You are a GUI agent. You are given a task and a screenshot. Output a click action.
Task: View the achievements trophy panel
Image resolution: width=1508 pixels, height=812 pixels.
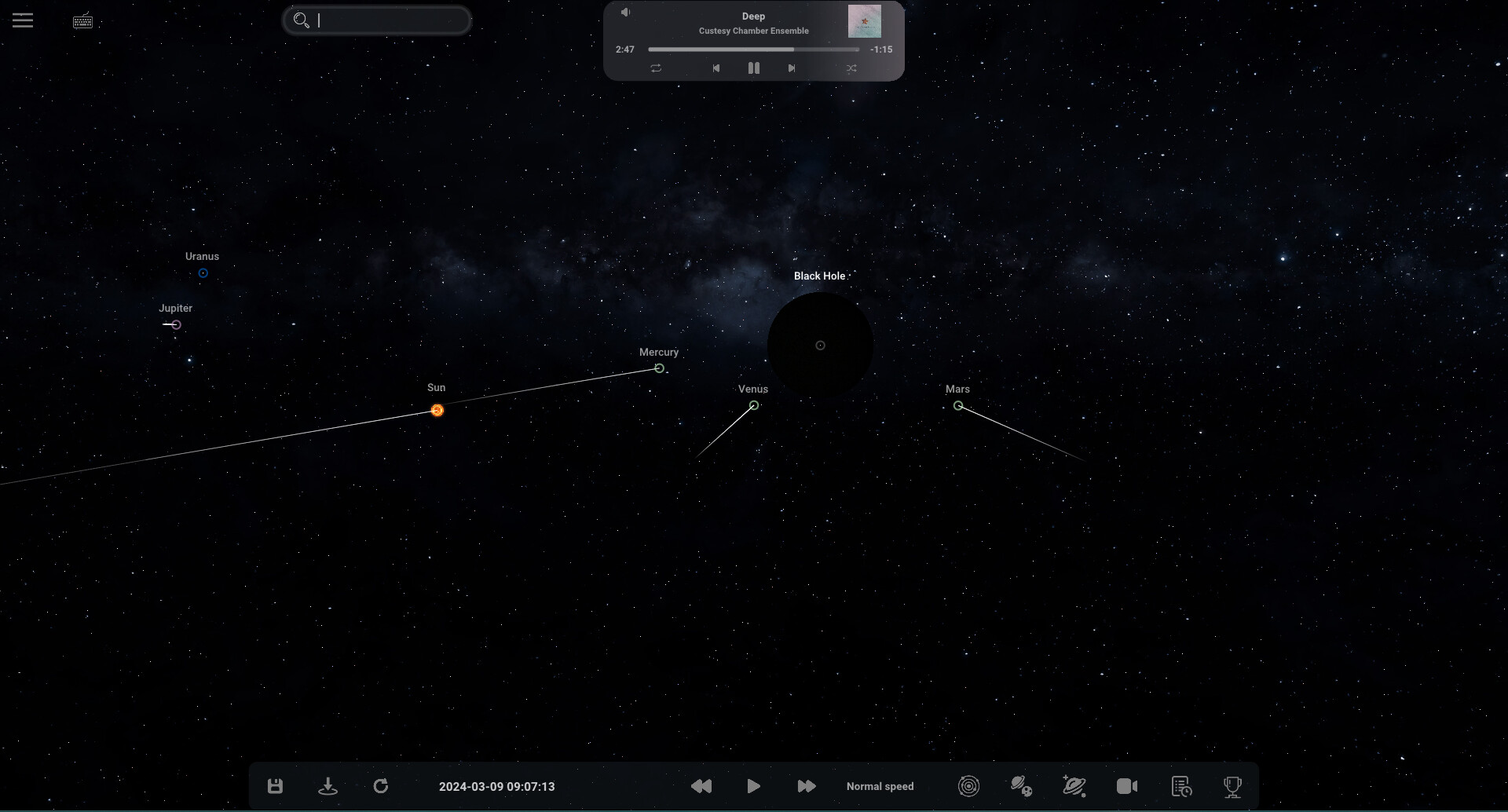1232,785
